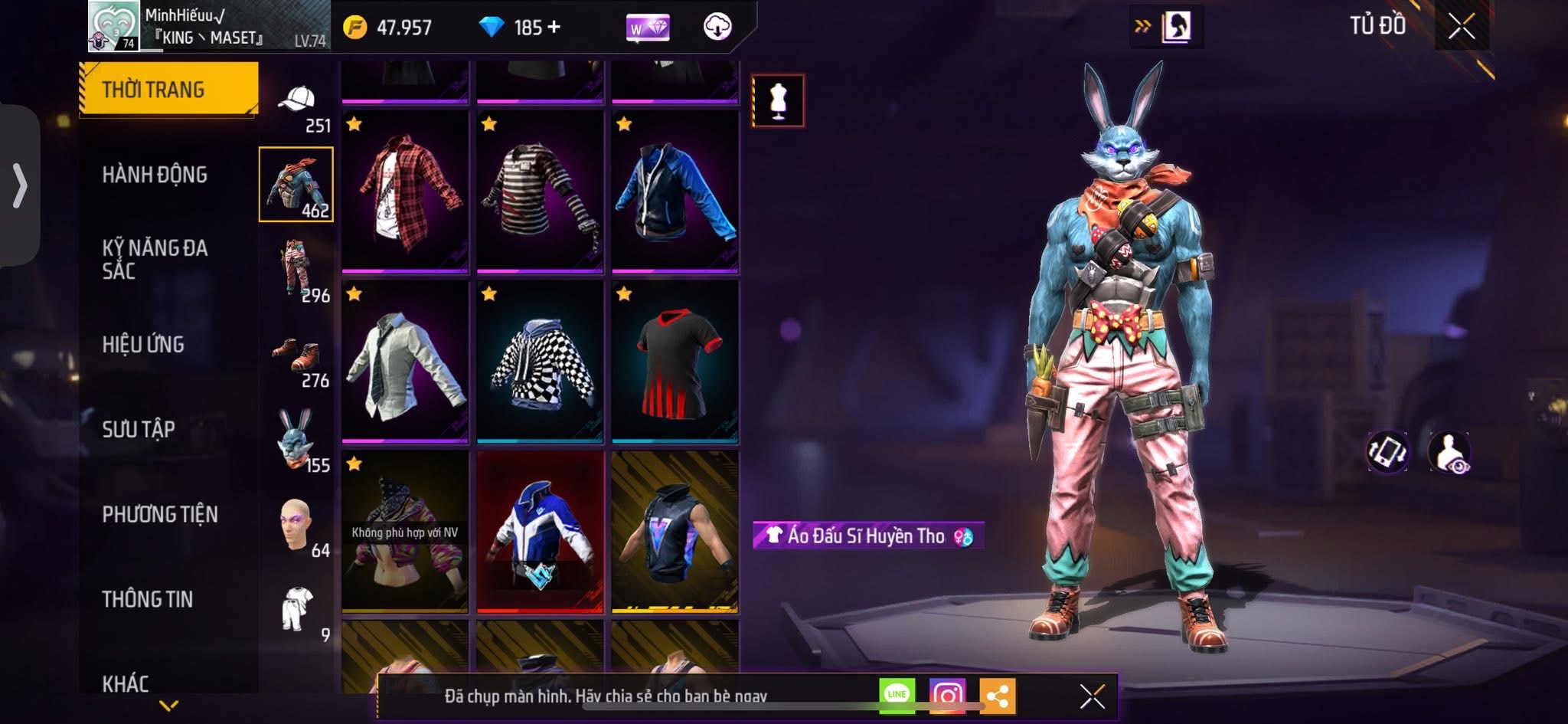Select the black and white checkered hoodie
This screenshot has width=1568, height=724.
click(x=540, y=362)
